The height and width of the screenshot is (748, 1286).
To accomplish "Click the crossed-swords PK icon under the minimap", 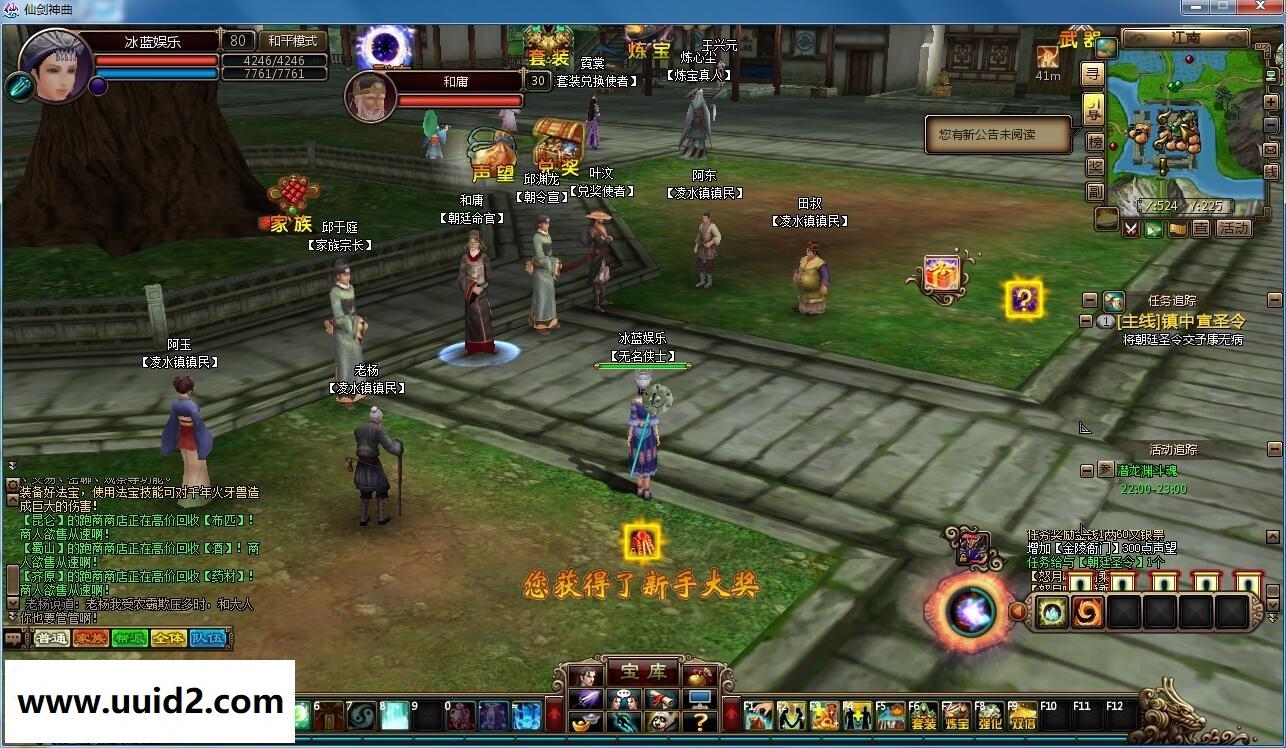I will point(1131,230).
